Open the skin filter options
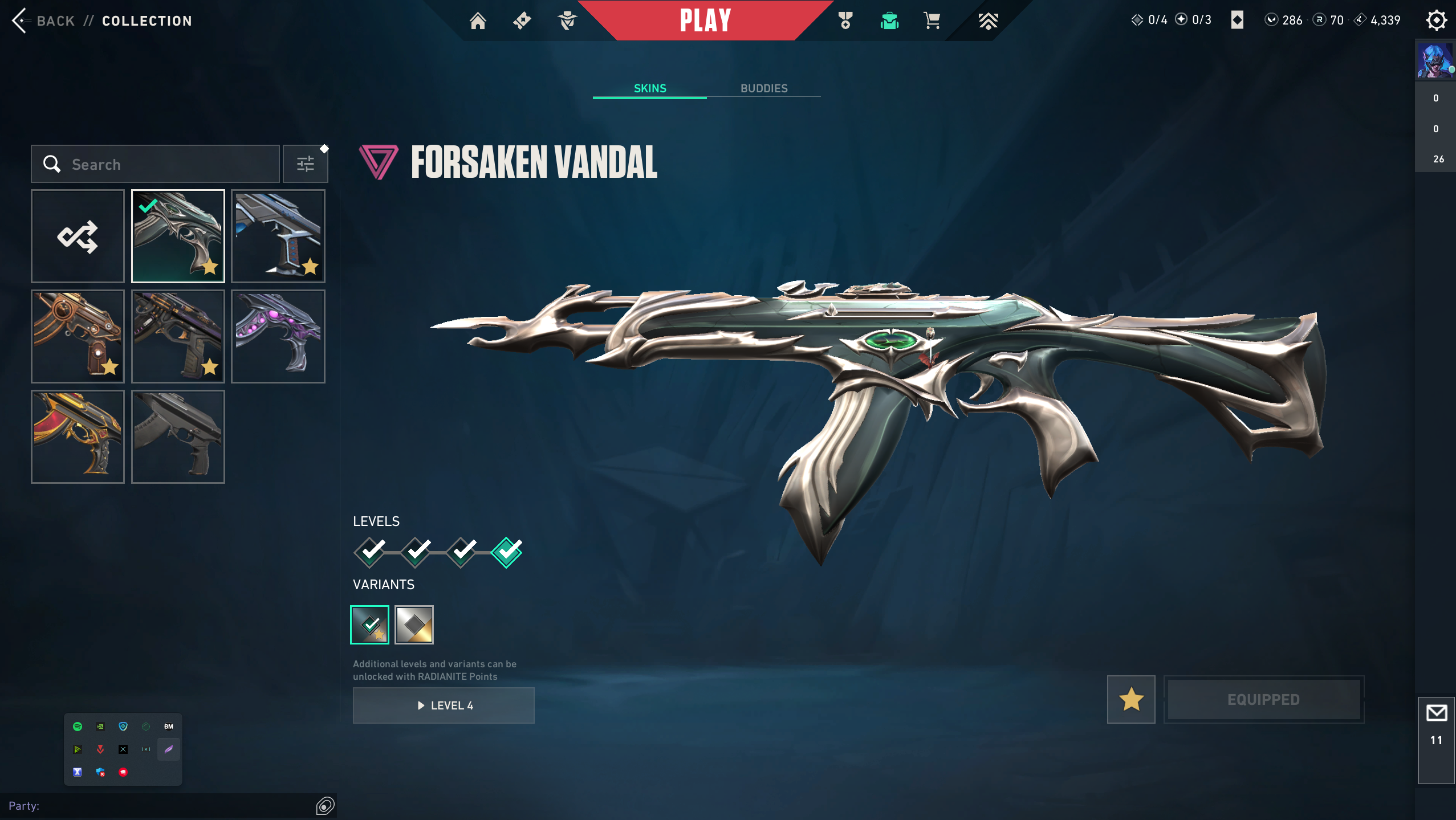This screenshot has height=820, width=1456. tap(306, 164)
